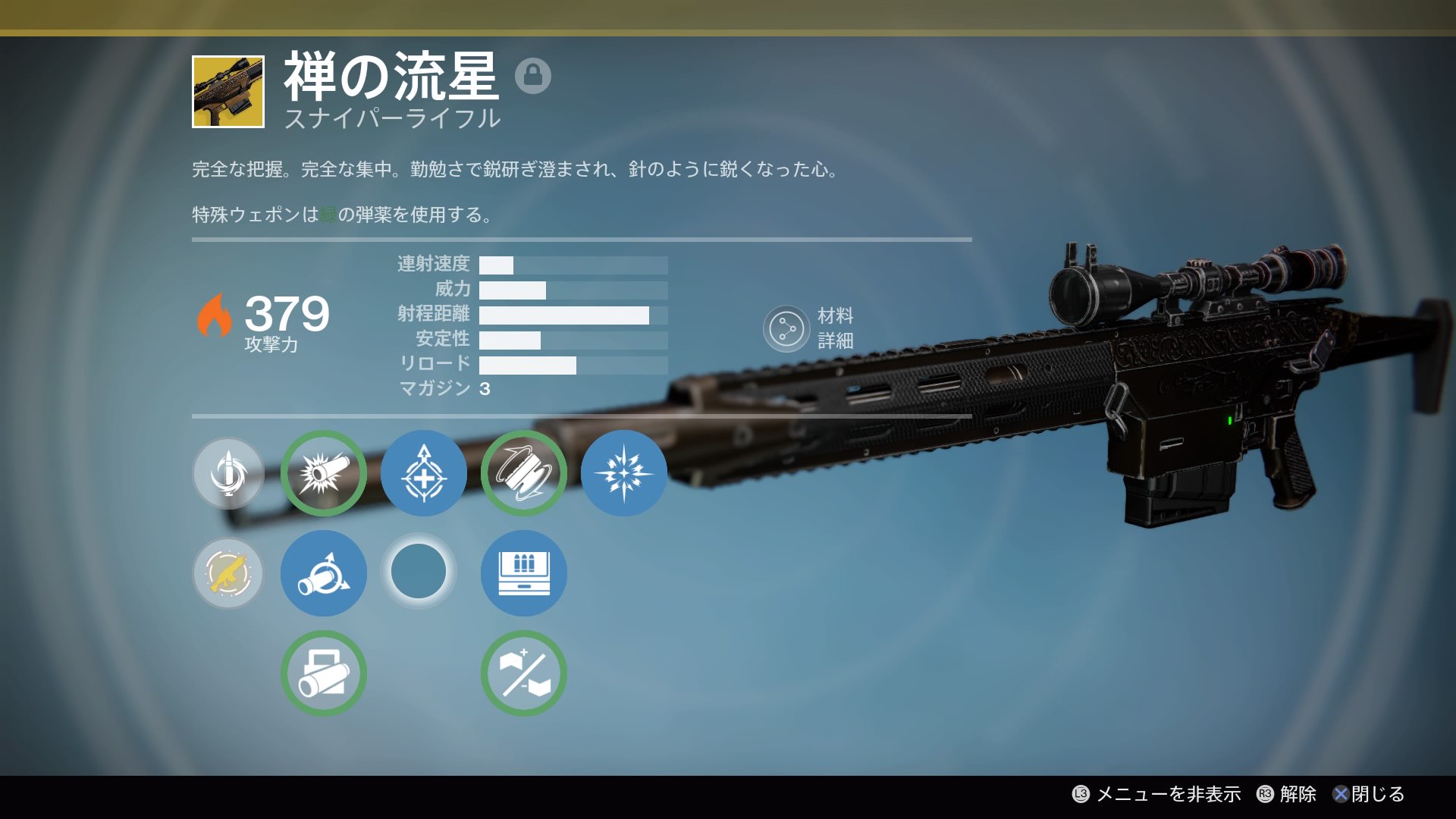Select the crosshair with up-arrow perk
Image resolution: width=1456 pixels, height=819 pixels.
424,474
